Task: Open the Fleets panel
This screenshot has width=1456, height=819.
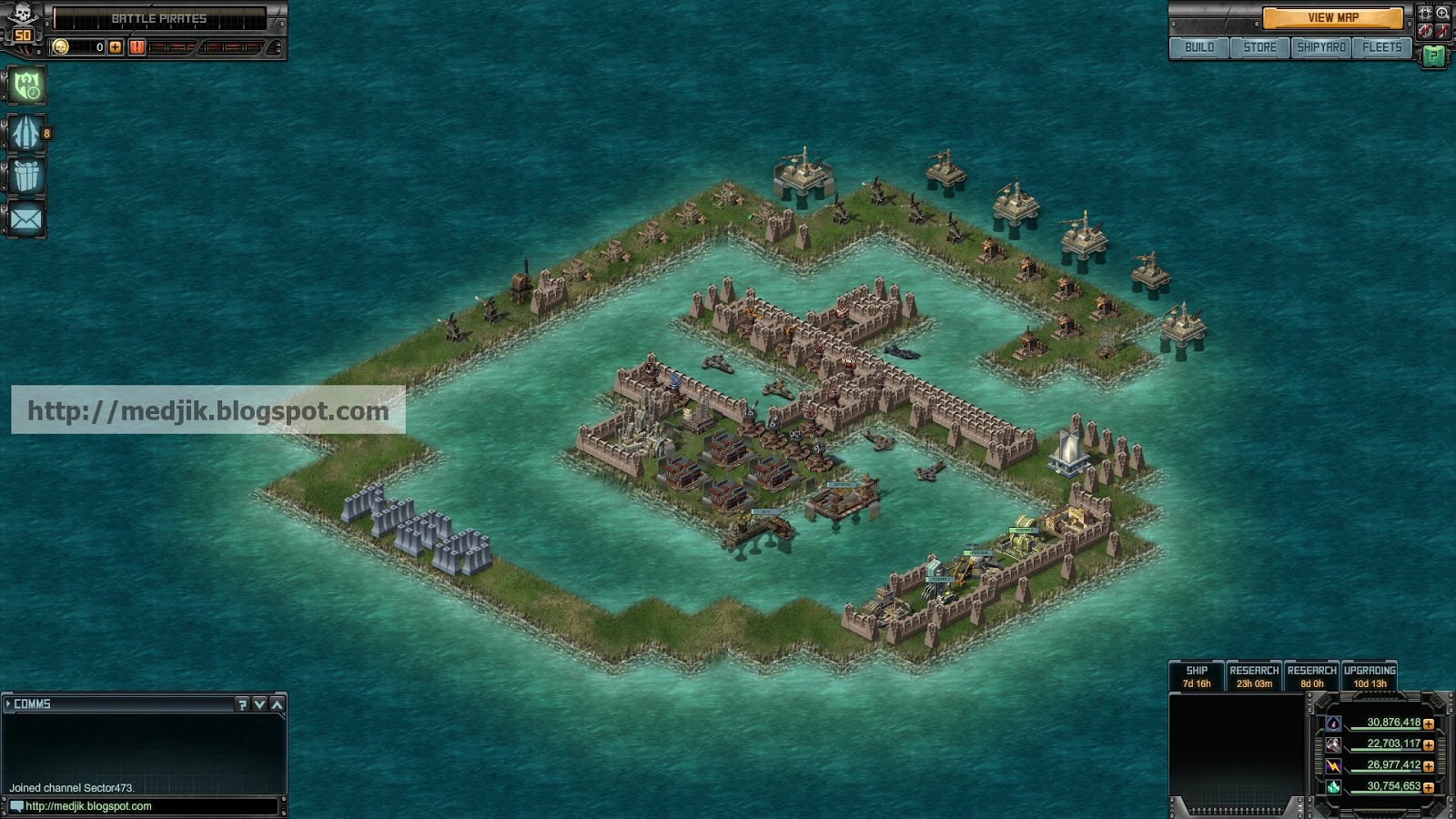Action: (x=1381, y=47)
